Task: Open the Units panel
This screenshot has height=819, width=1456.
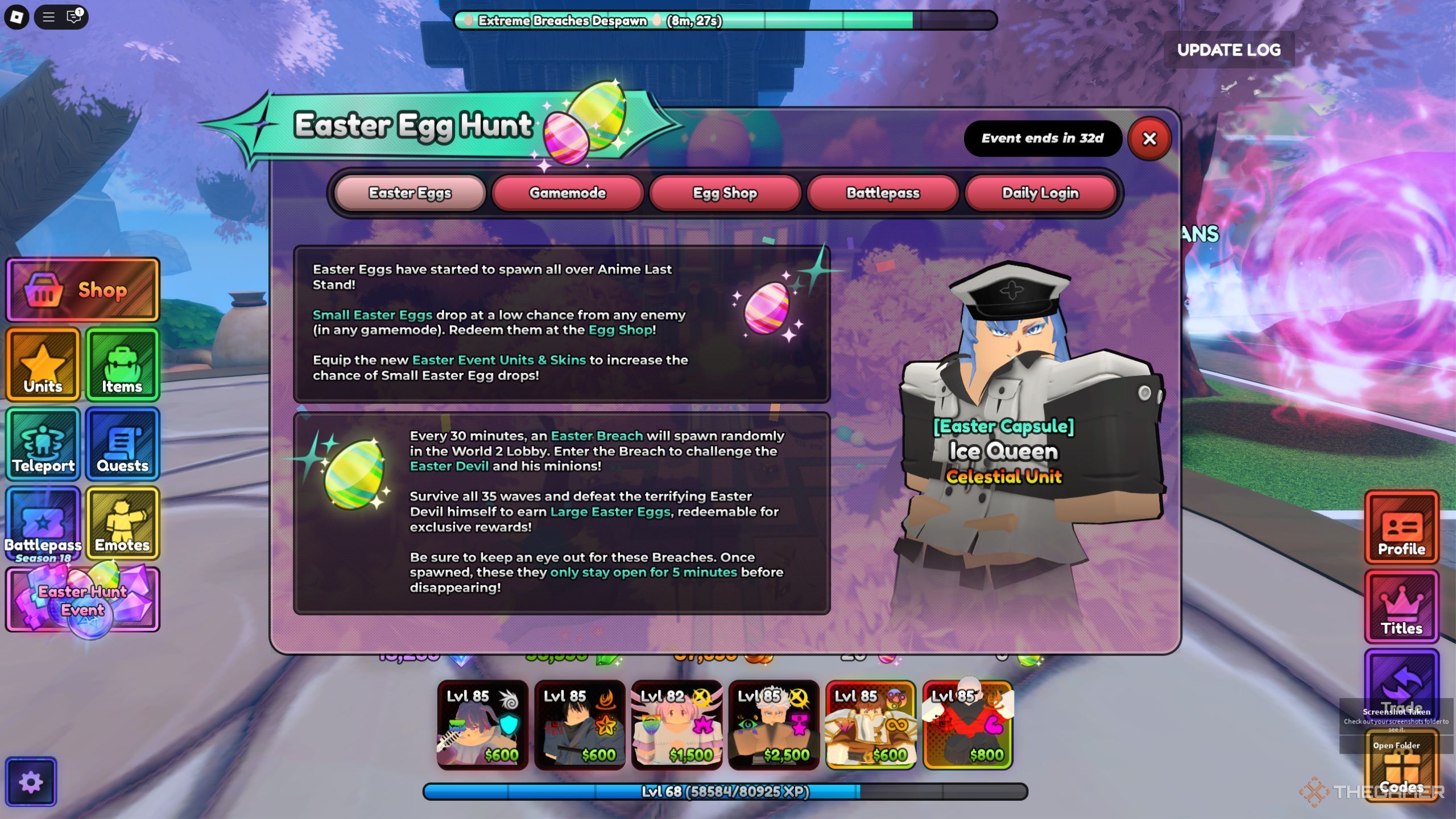Action: click(42, 364)
